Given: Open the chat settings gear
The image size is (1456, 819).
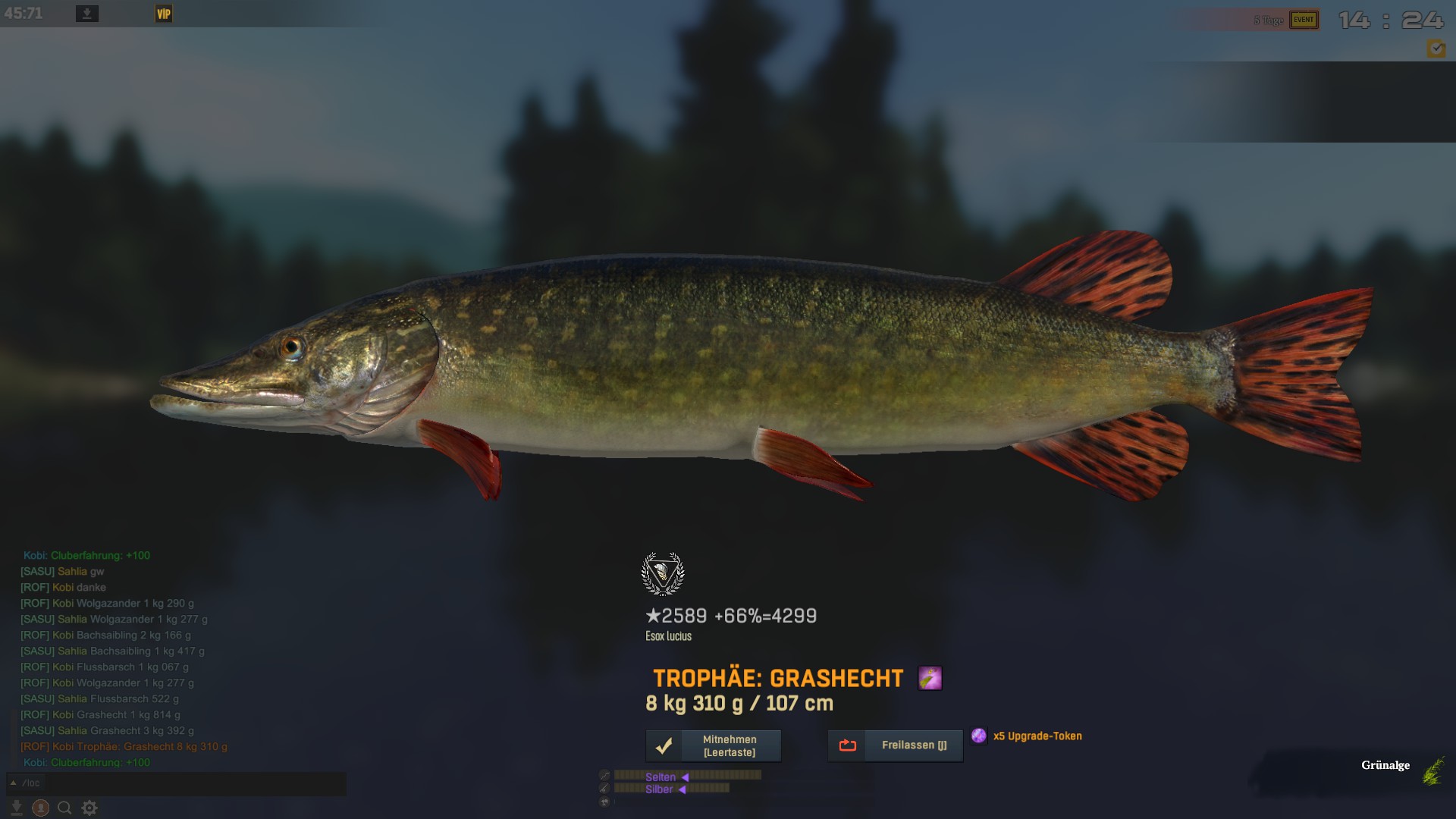Looking at the screenshot, I should point(89,808).
